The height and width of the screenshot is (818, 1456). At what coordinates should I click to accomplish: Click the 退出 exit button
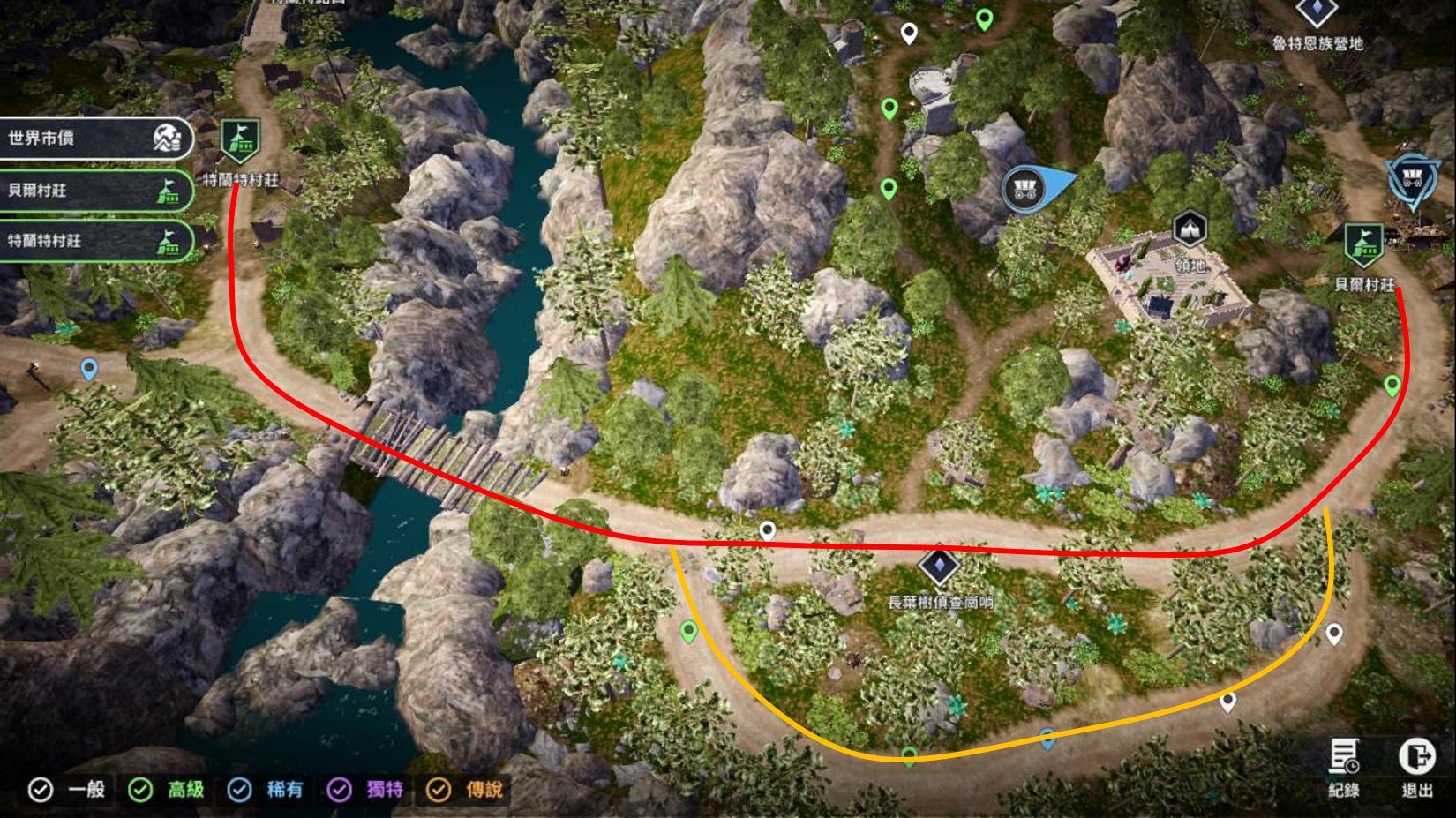1416,766
